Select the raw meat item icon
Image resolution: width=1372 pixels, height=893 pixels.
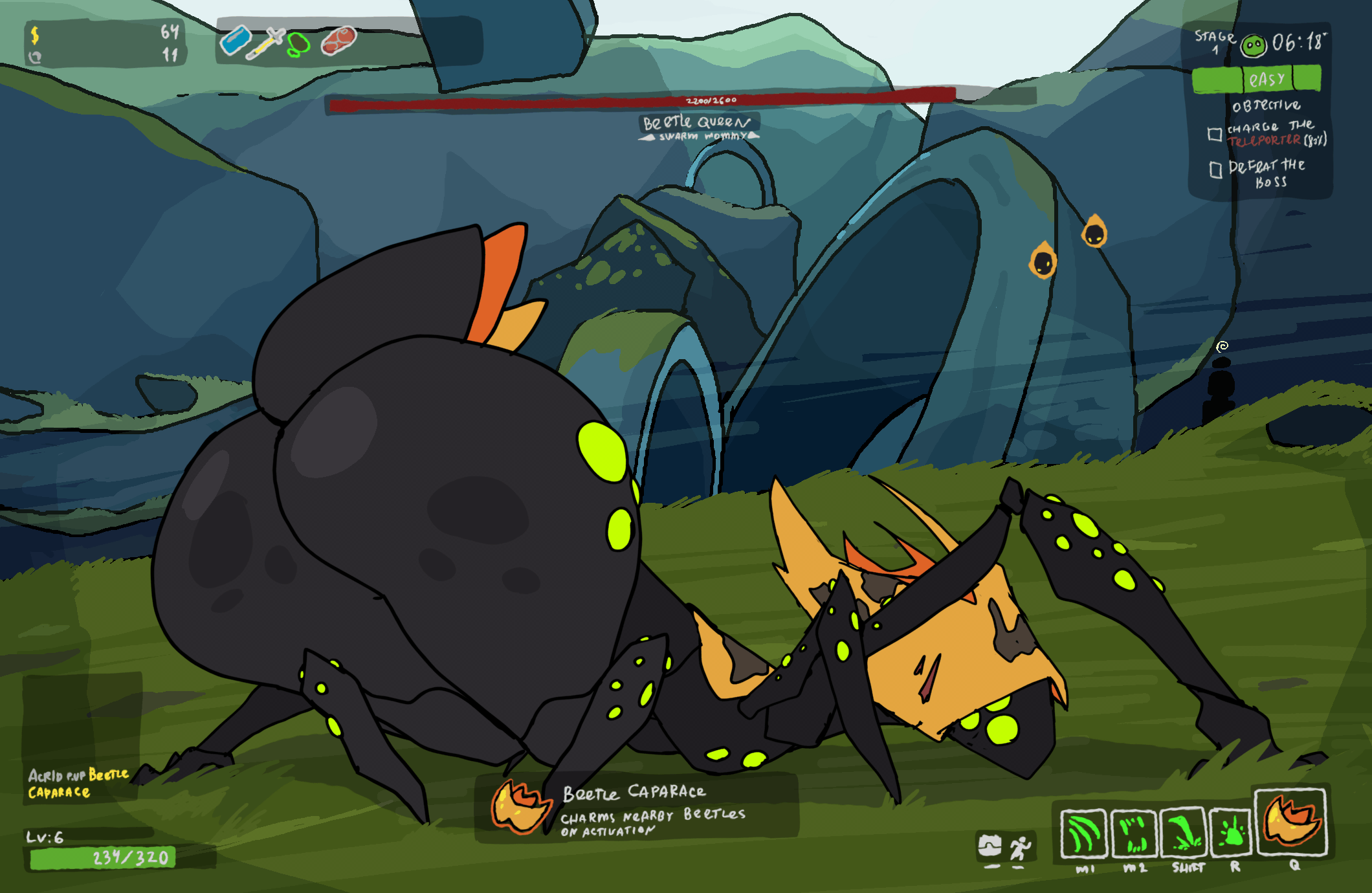pos(338,40)
